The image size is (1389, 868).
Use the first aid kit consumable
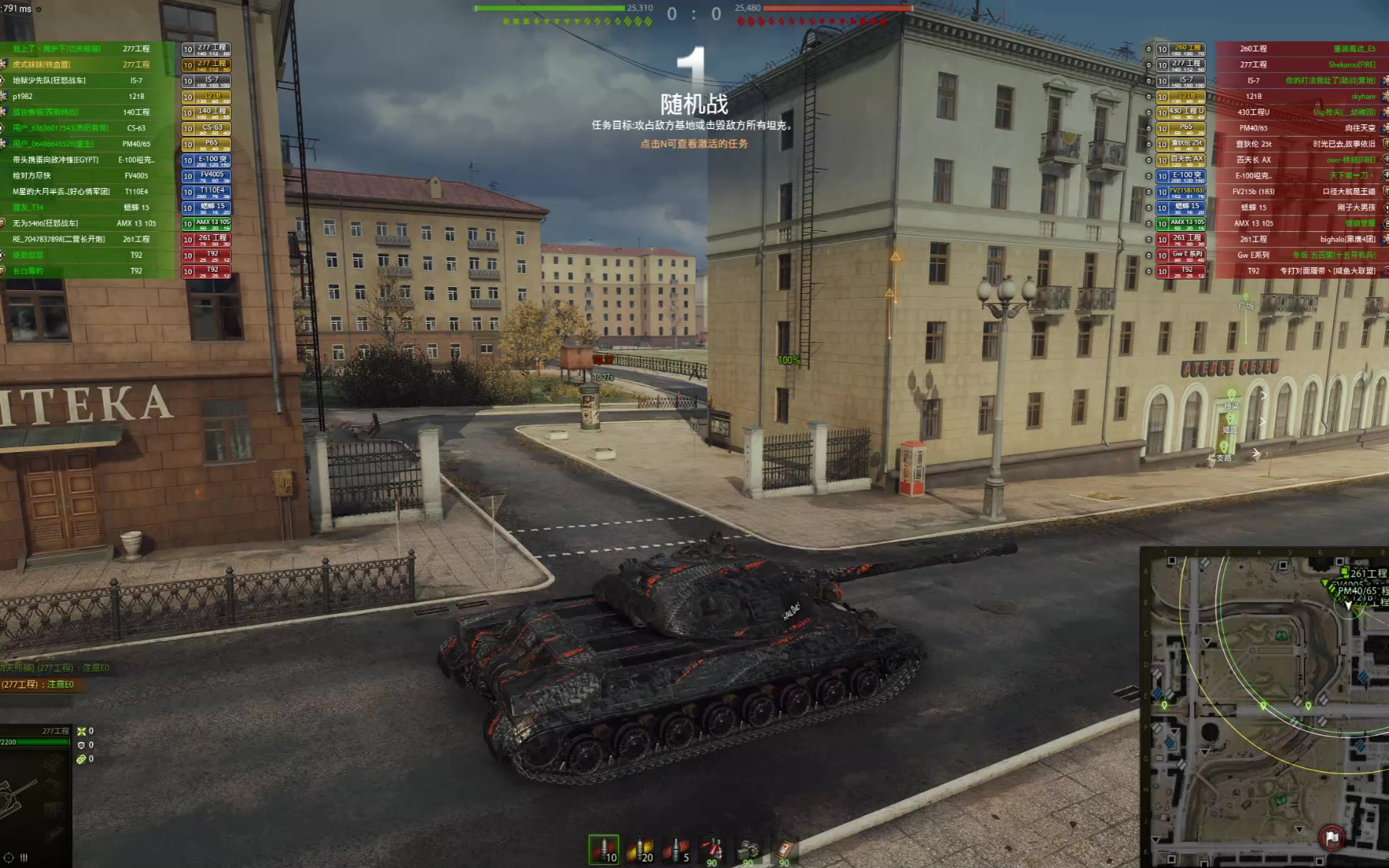pos(784,850)
